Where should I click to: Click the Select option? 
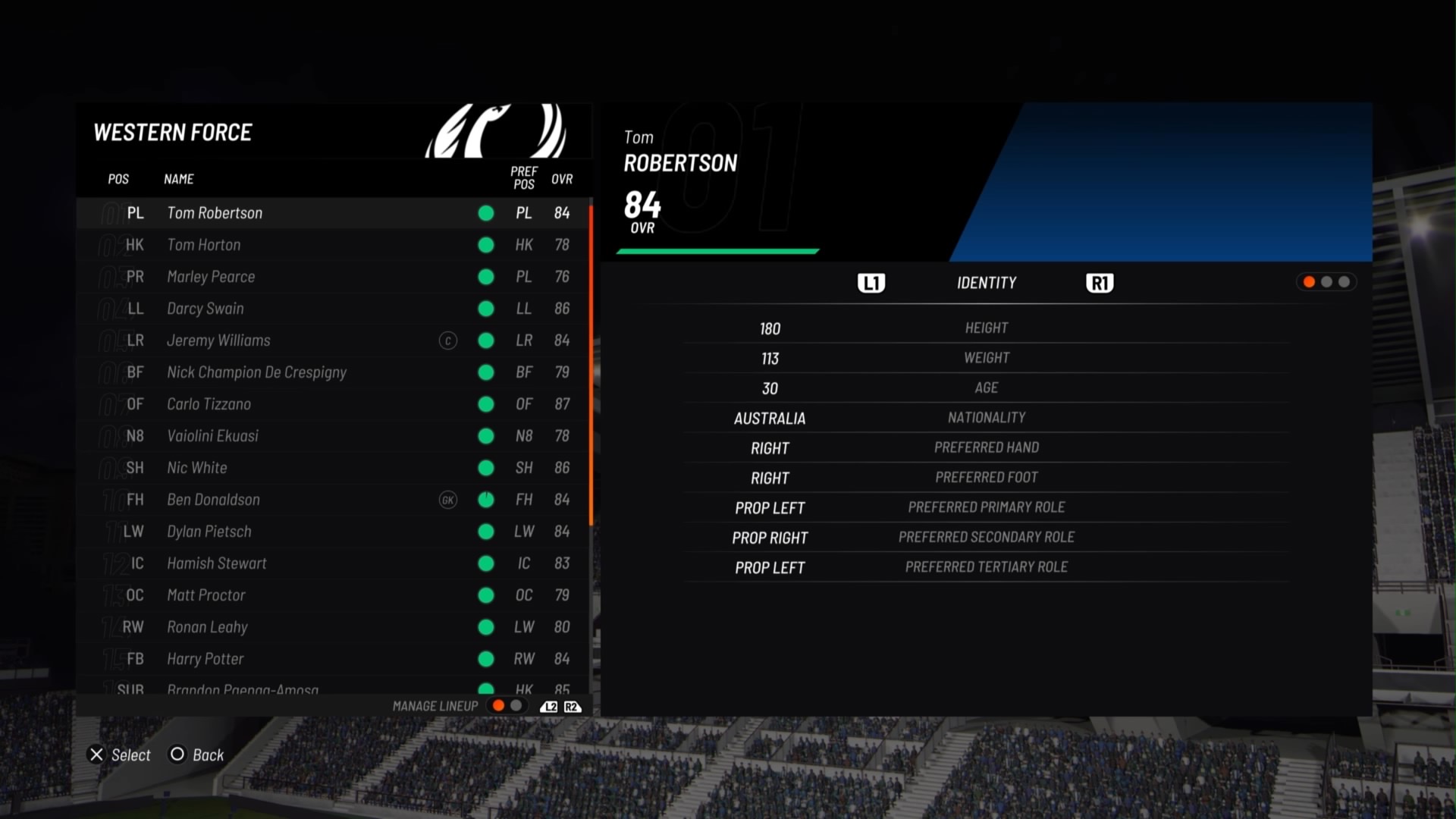click(121, 755)
